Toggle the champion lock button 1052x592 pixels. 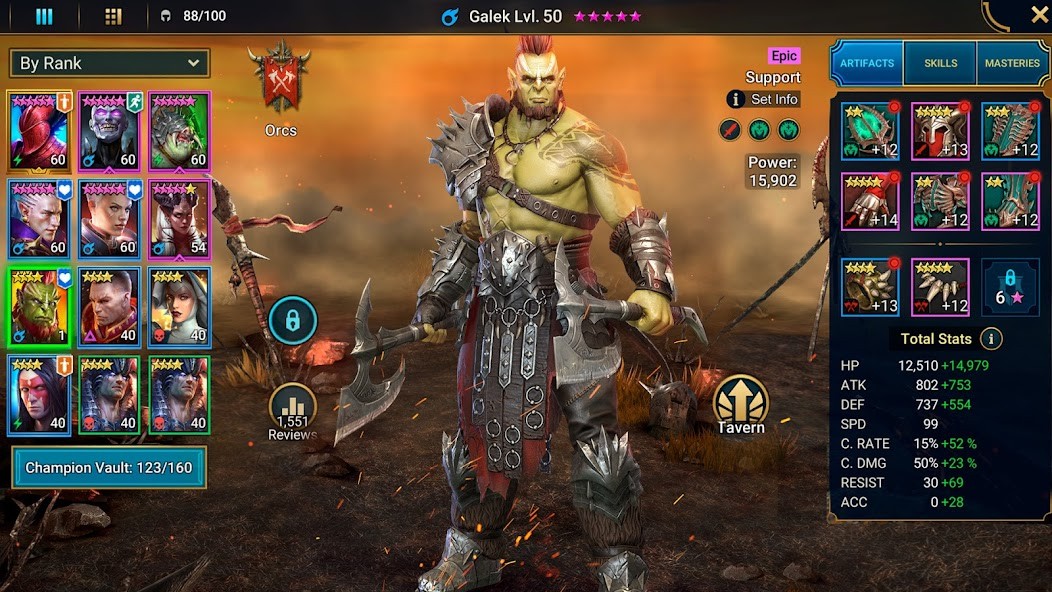coord(292,321)
